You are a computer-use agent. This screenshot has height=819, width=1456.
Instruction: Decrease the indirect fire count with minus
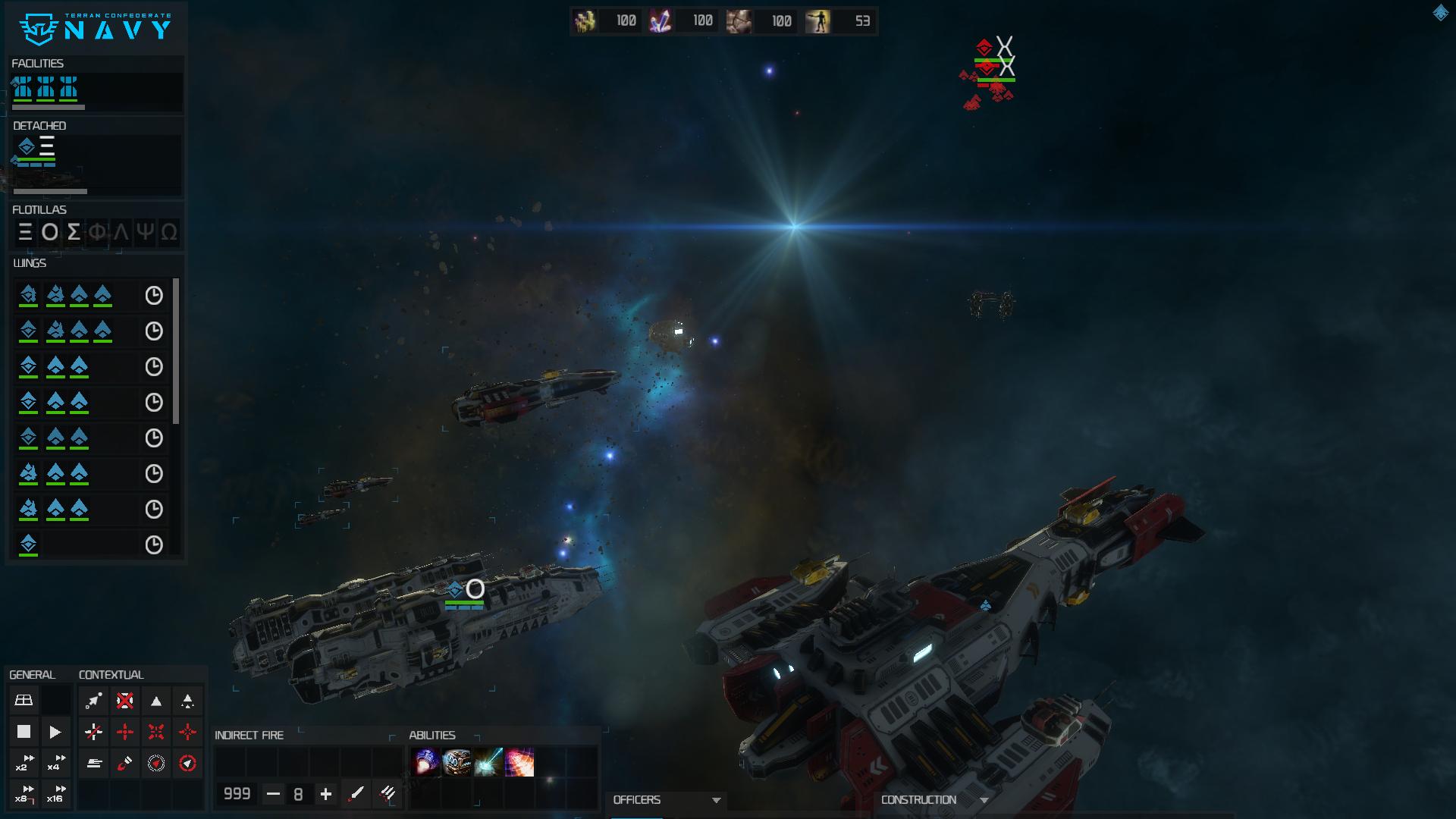point(273,794)
